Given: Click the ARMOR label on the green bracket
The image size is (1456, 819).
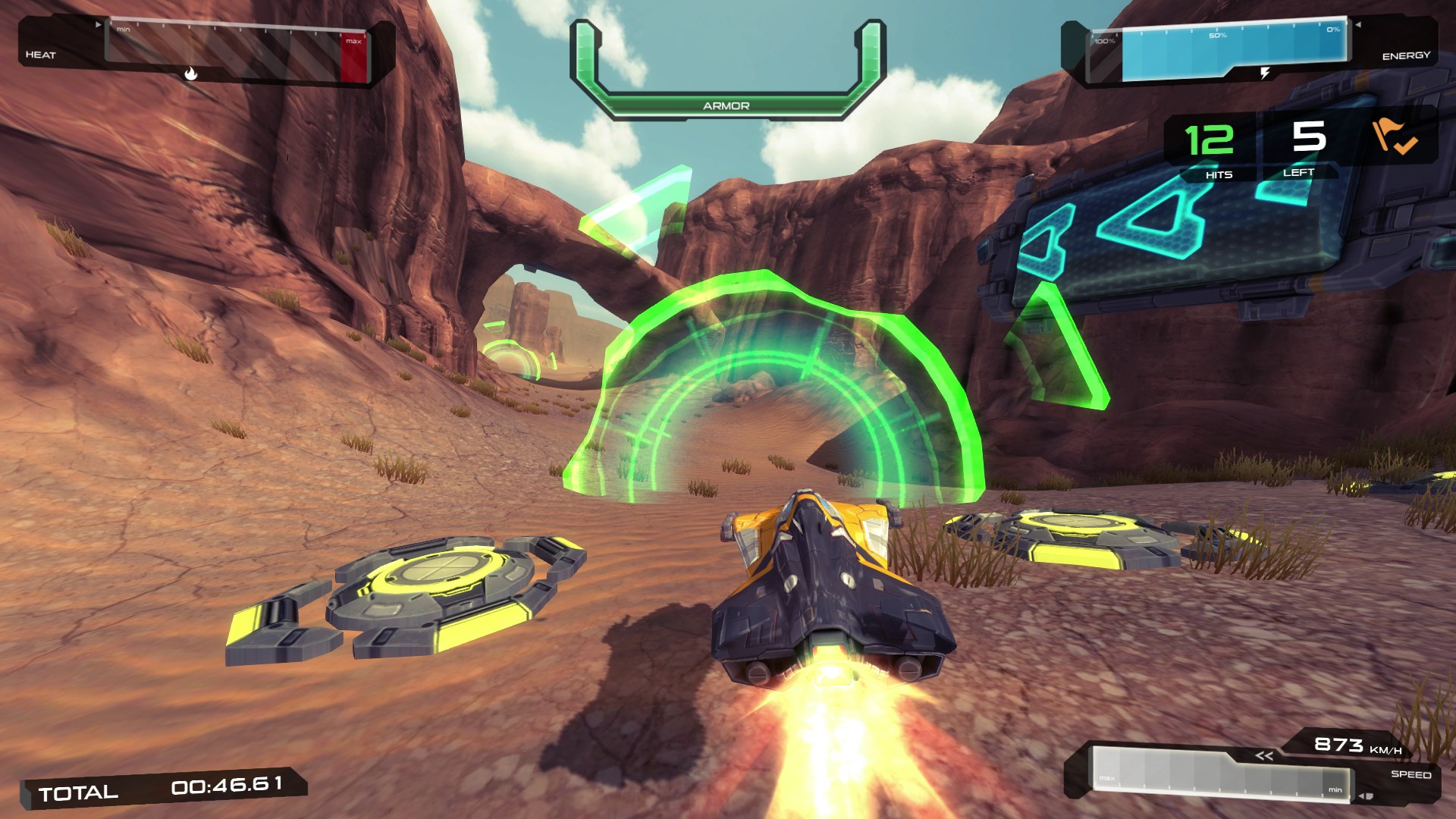Looking at the screenshot, I should (x=726, y=107).
